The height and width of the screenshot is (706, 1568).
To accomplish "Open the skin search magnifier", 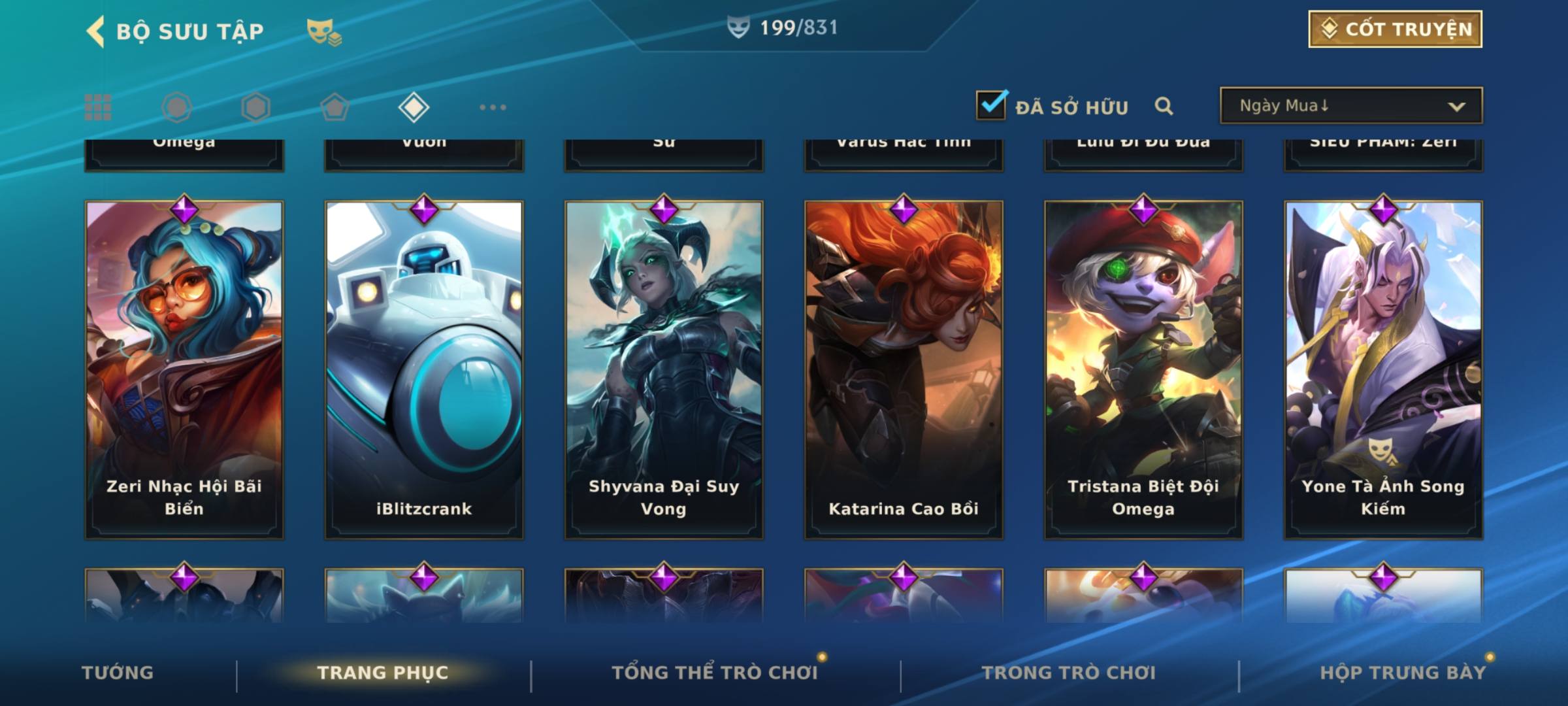I will (1164, 106).
